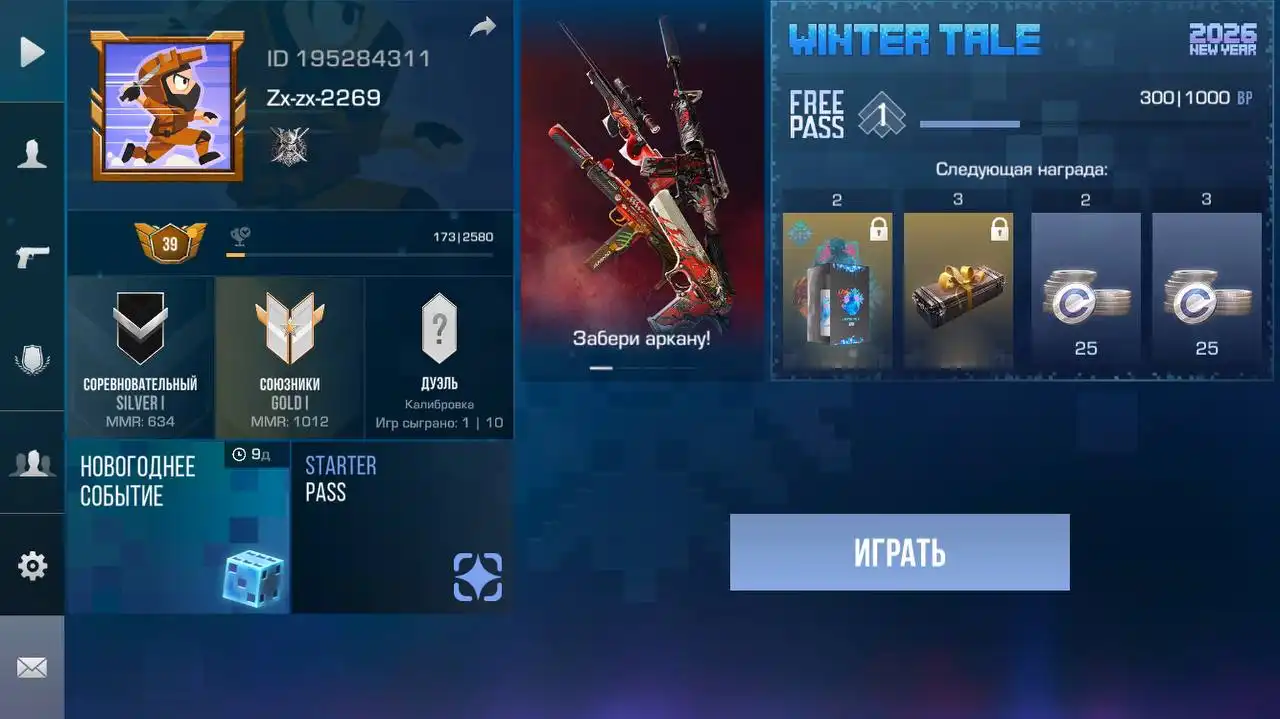
Task: Select the locked blue box reward
Action: tap(837, 290)
